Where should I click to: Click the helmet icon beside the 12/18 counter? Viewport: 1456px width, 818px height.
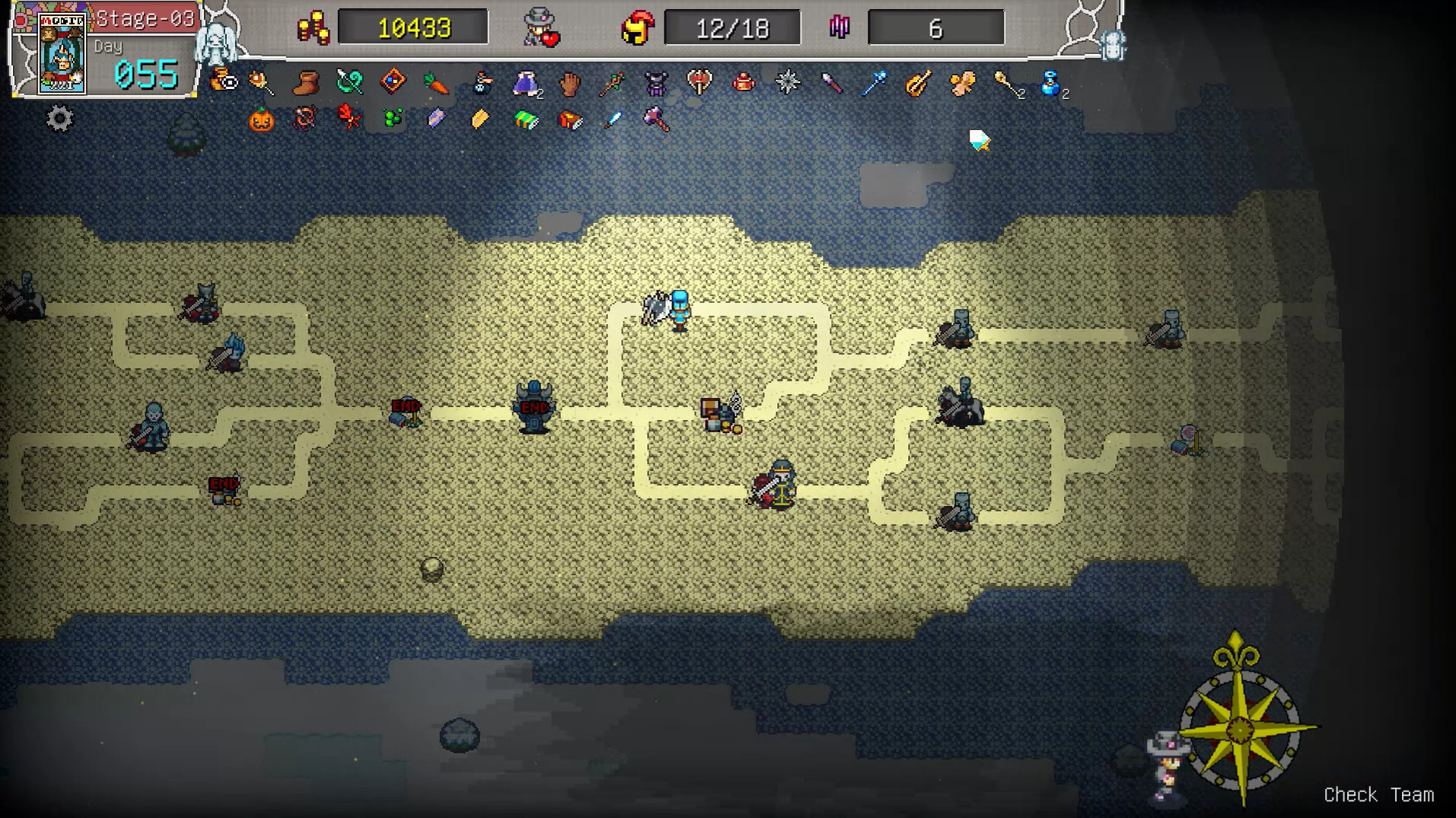(636, 27)
